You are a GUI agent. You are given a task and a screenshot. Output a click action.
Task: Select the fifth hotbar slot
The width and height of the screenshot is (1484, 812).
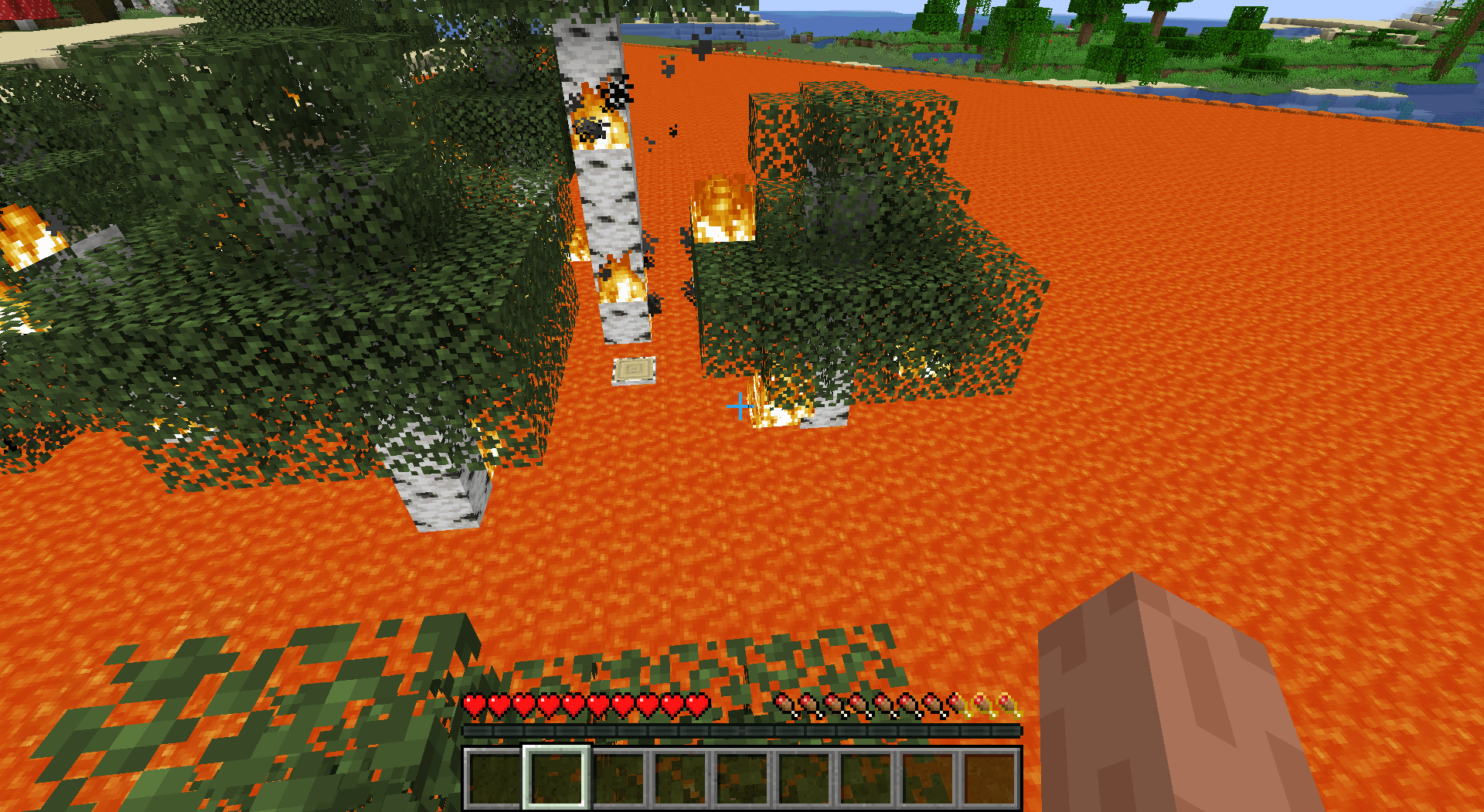click(742, 780)
